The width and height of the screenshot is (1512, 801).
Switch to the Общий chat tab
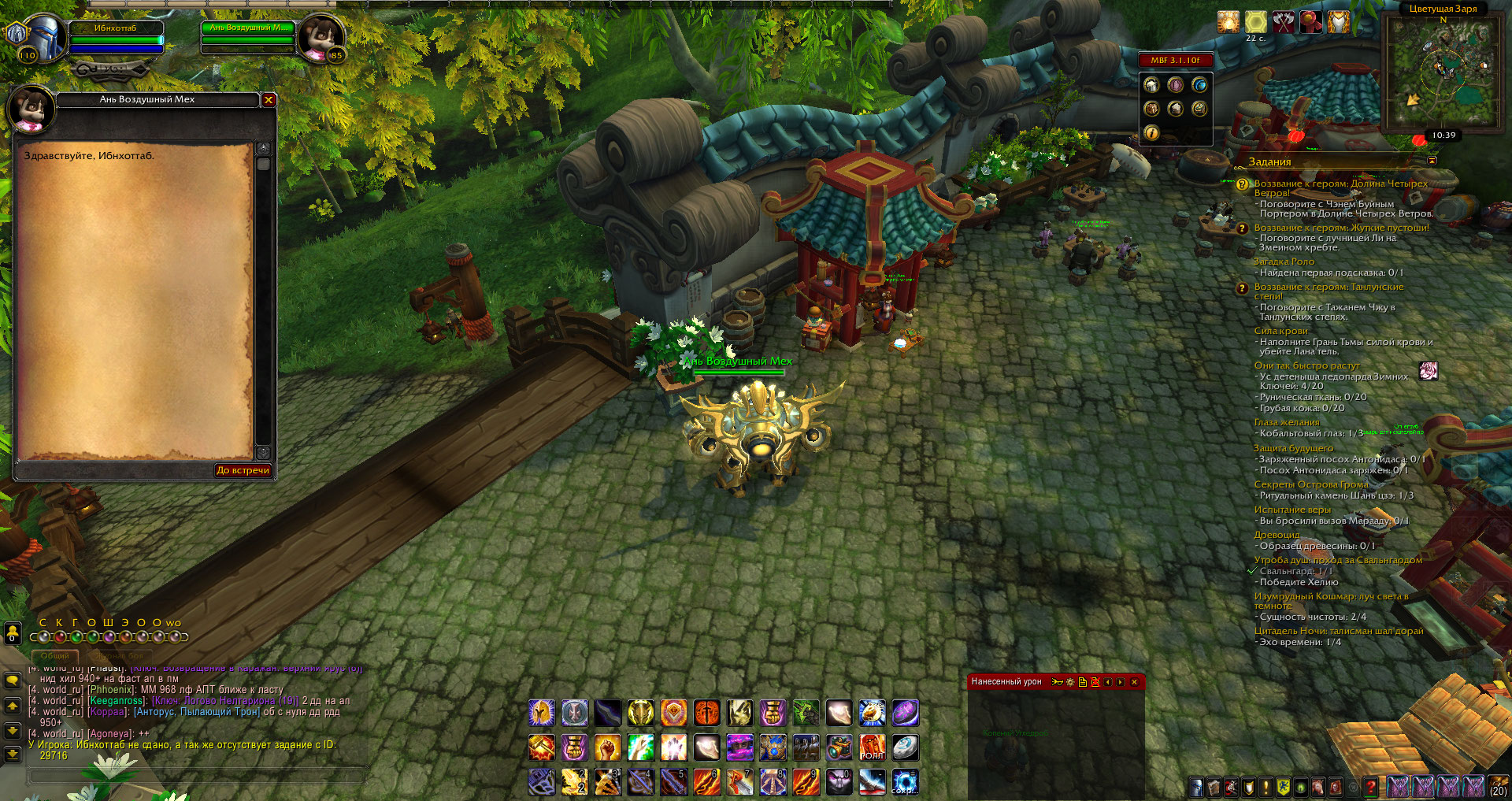(55, 656)
